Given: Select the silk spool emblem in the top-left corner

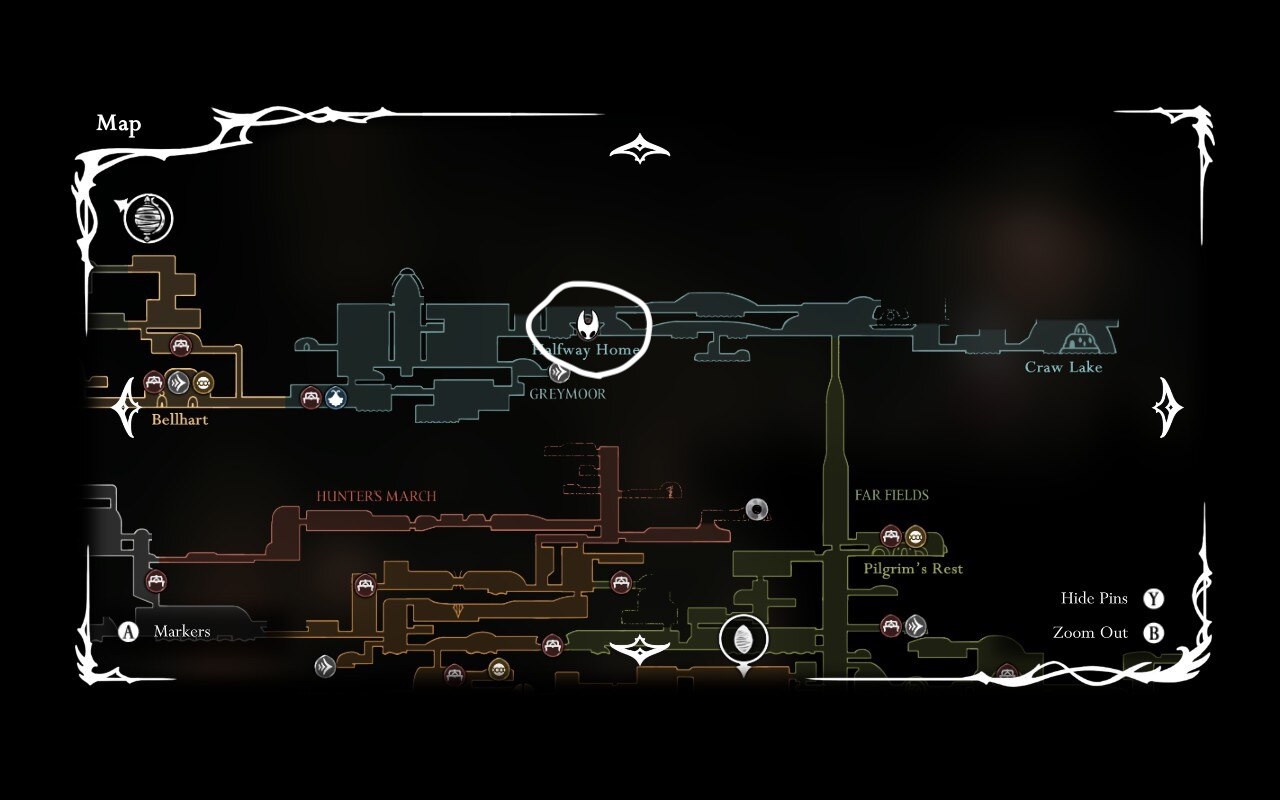Looking at the screenshot, I should (x=147, y=218).
